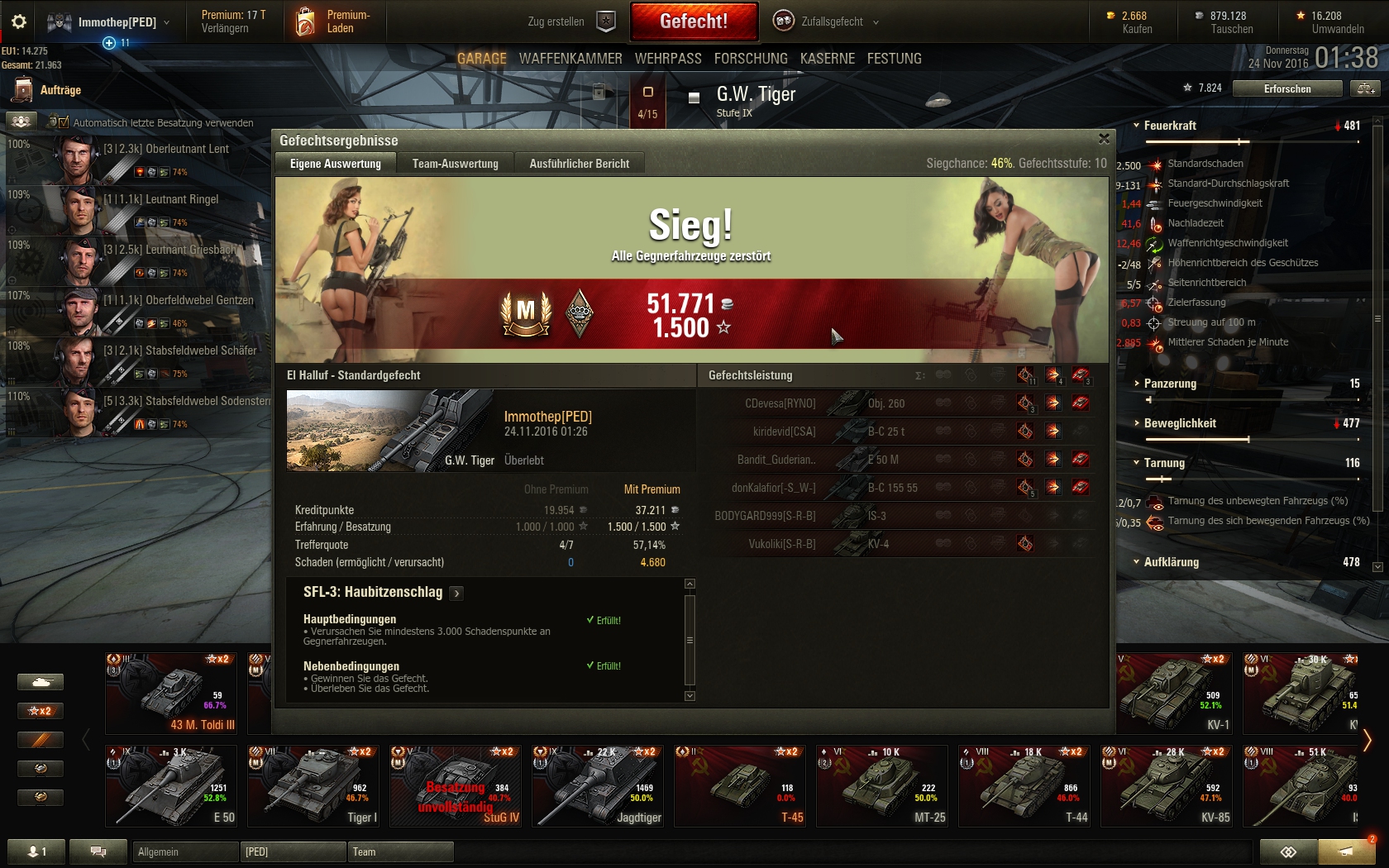Switch to the Team-Auswertung tab
This screenshot has width=1389, height=868.
click(x=455, y=164)
